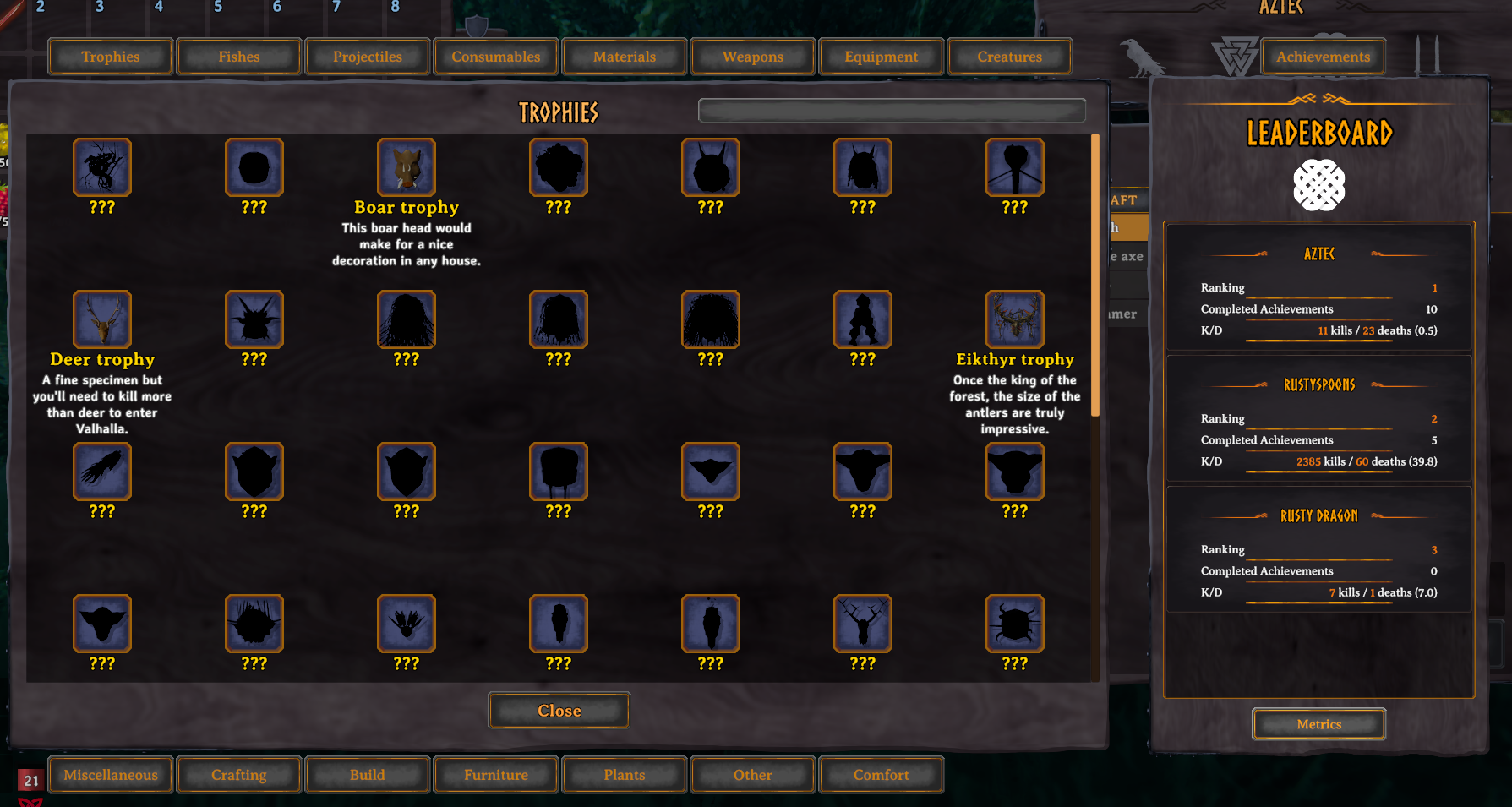Open the Crafting tab at the bottom
Viewport: 1512px width, 807px height.
point(238,774)
